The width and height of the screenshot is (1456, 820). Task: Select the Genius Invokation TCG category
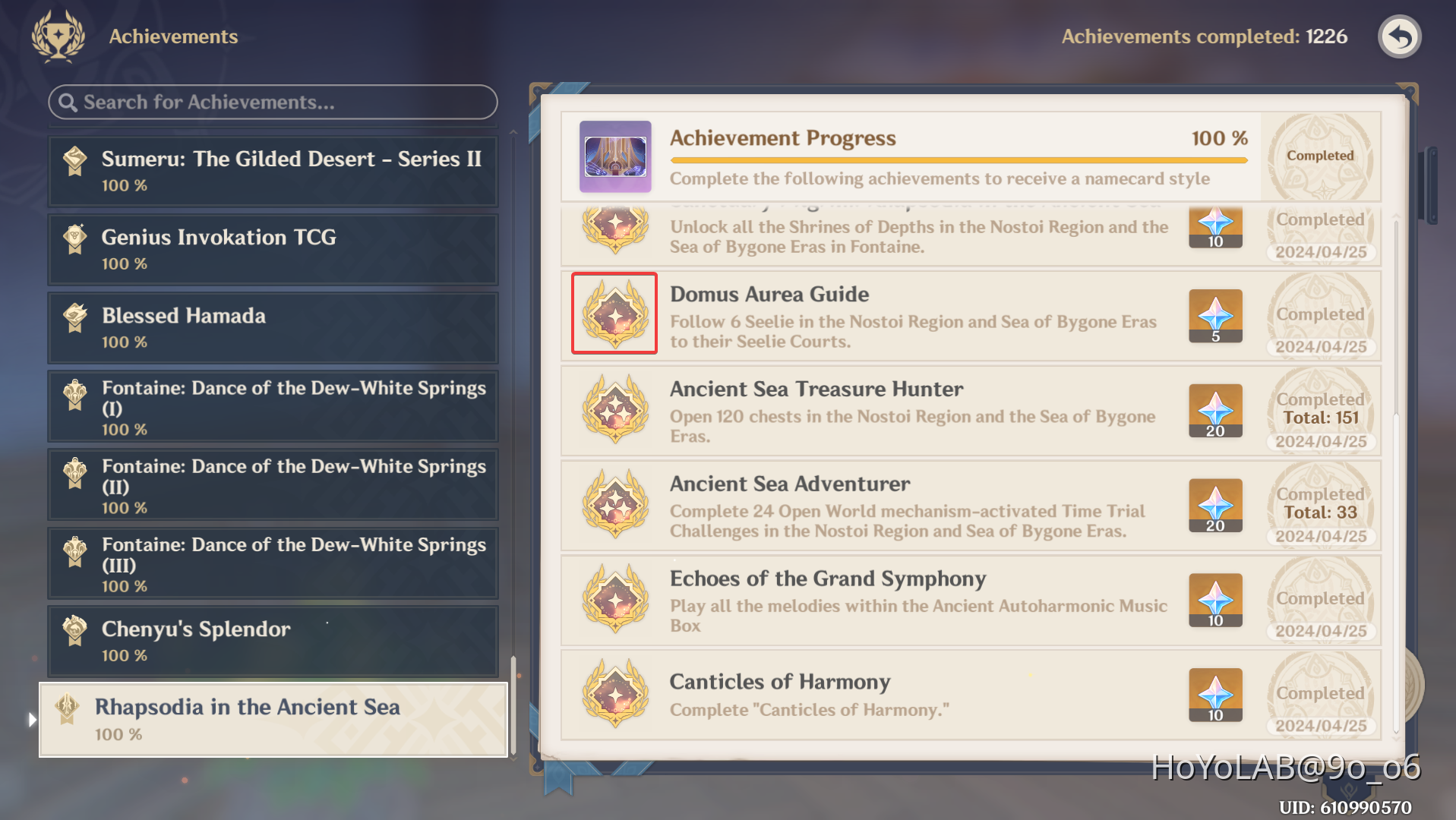click(272, 249)
